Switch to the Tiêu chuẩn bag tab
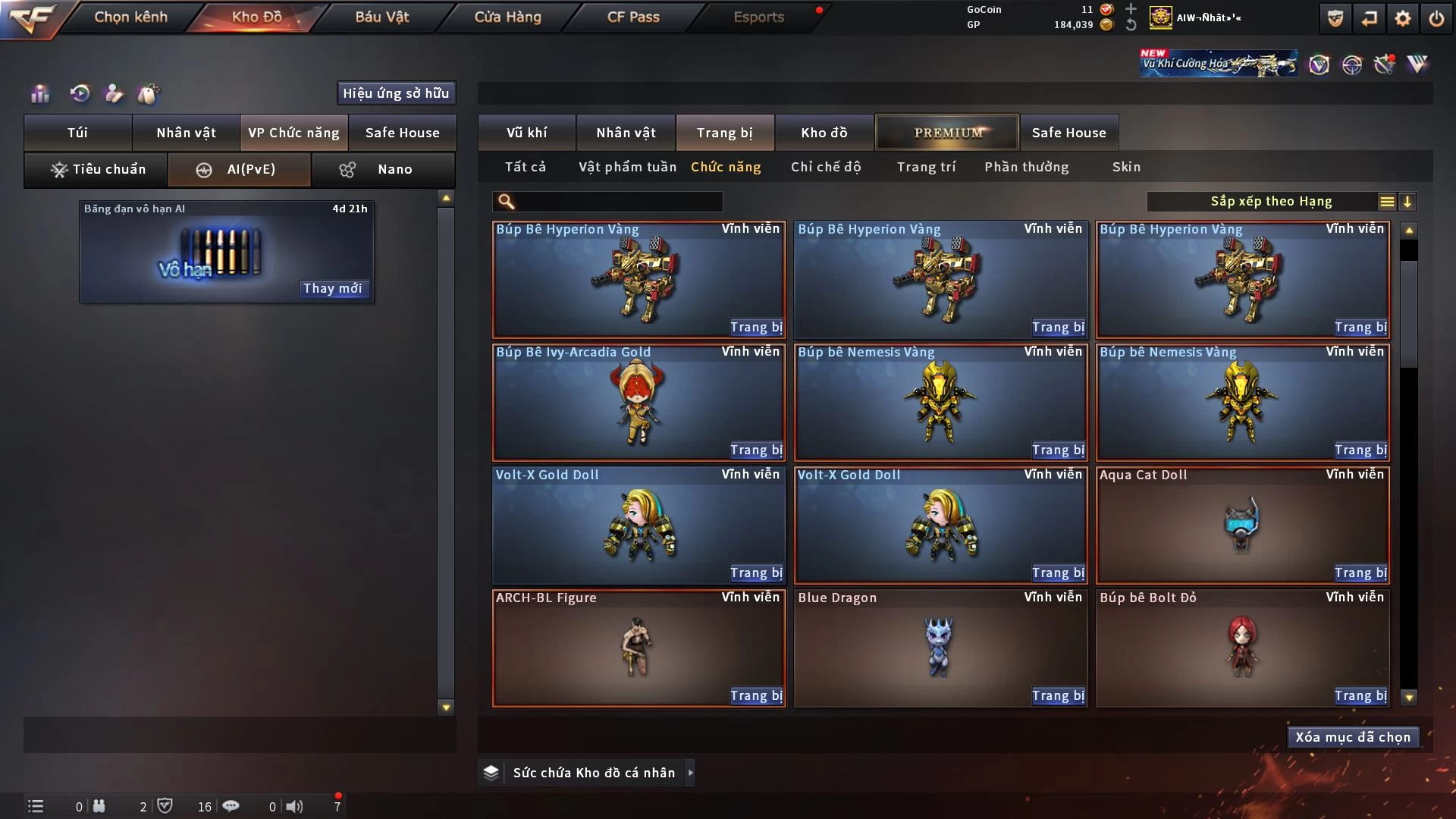1456x819 pixels. 97,169
